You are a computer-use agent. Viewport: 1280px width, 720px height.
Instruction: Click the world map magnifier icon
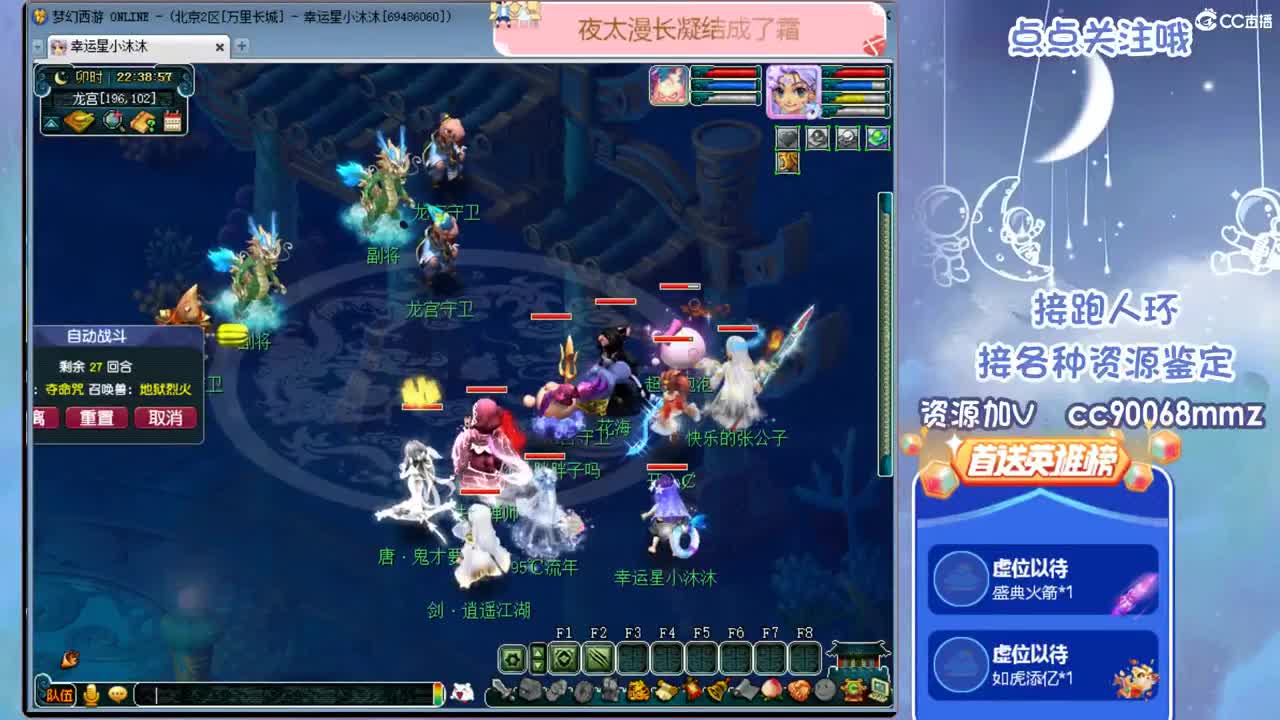tap(112, 120)
